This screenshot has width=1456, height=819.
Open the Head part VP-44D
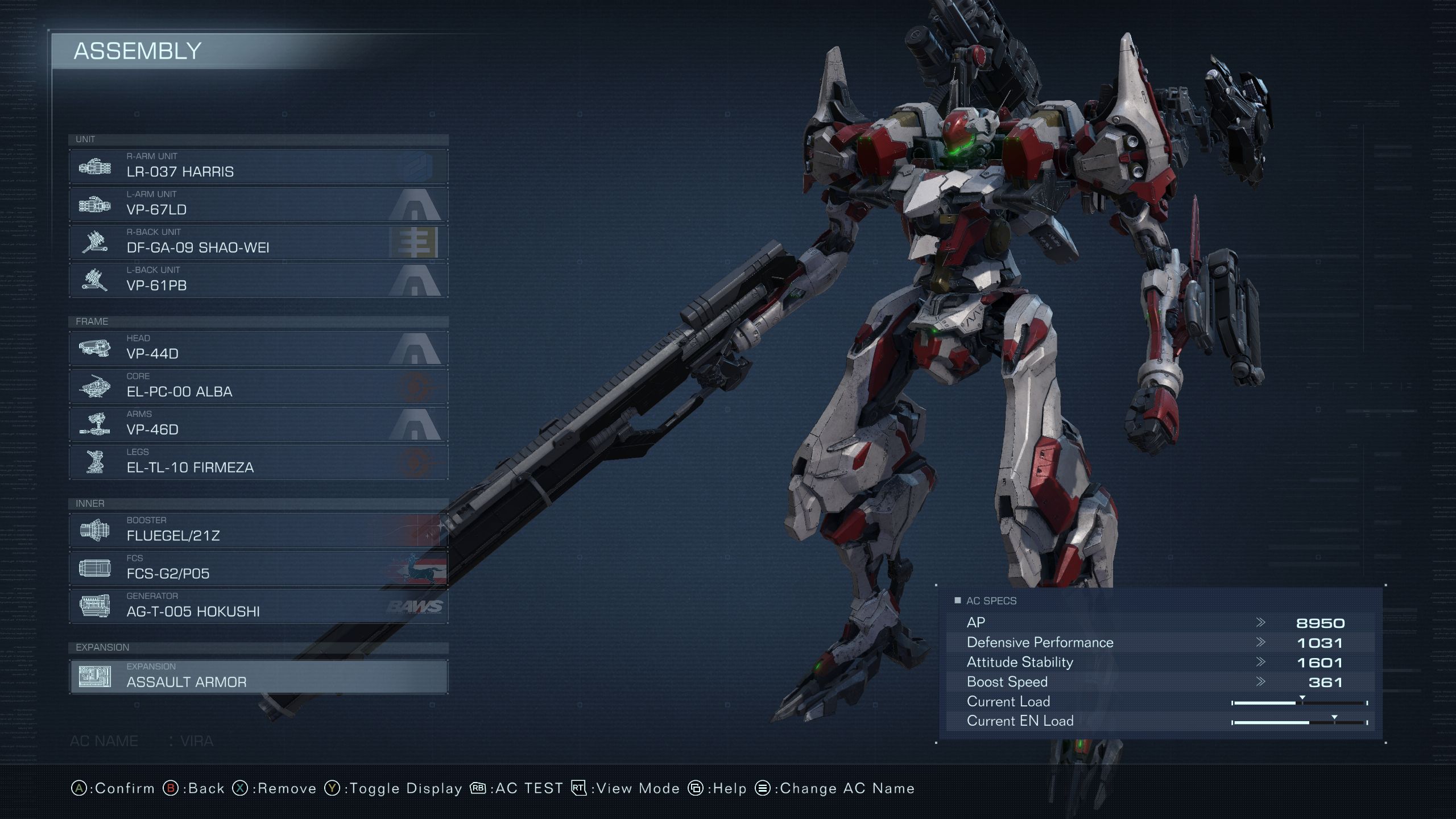258,348
